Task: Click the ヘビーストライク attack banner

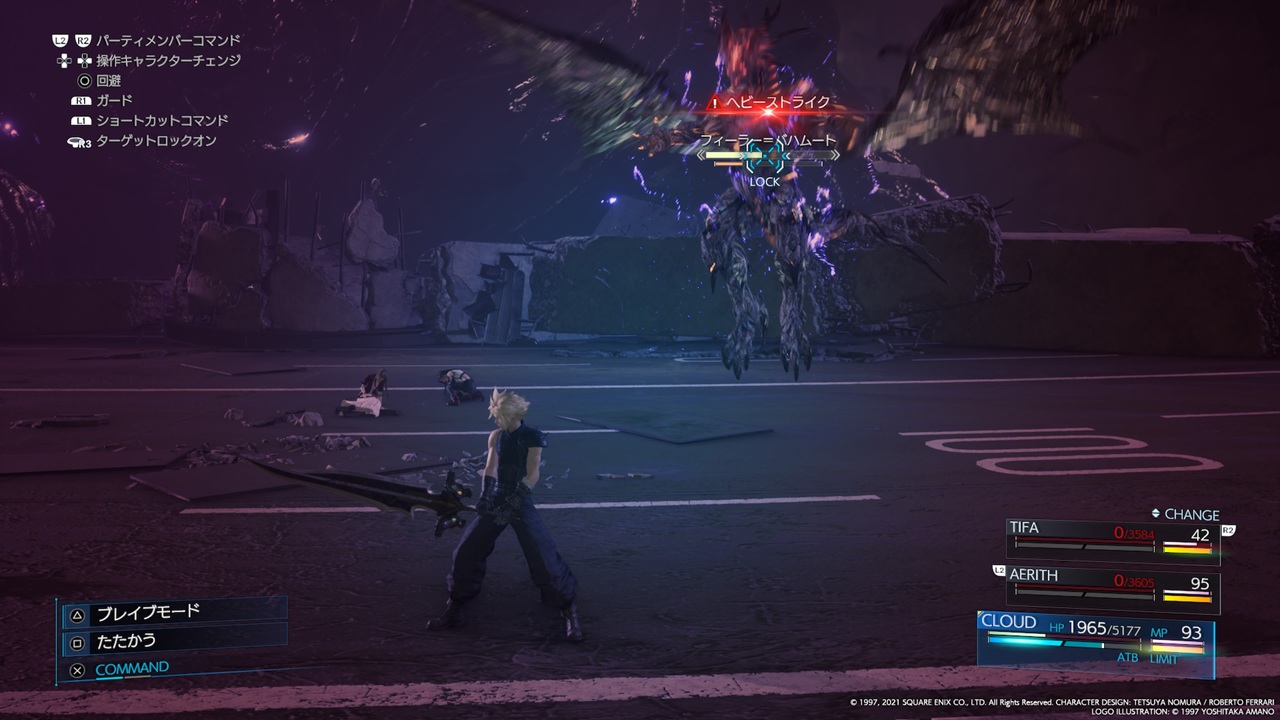Action: [766, 102]
